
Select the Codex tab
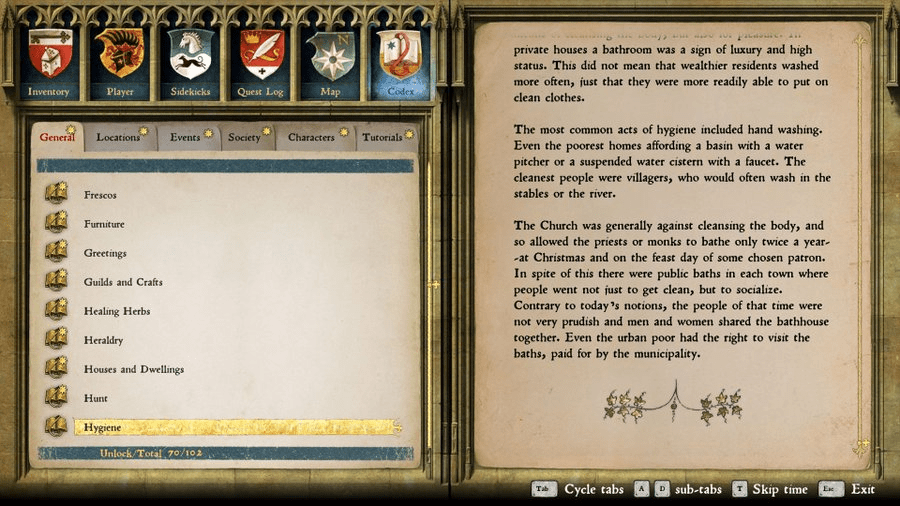[401, 60]
